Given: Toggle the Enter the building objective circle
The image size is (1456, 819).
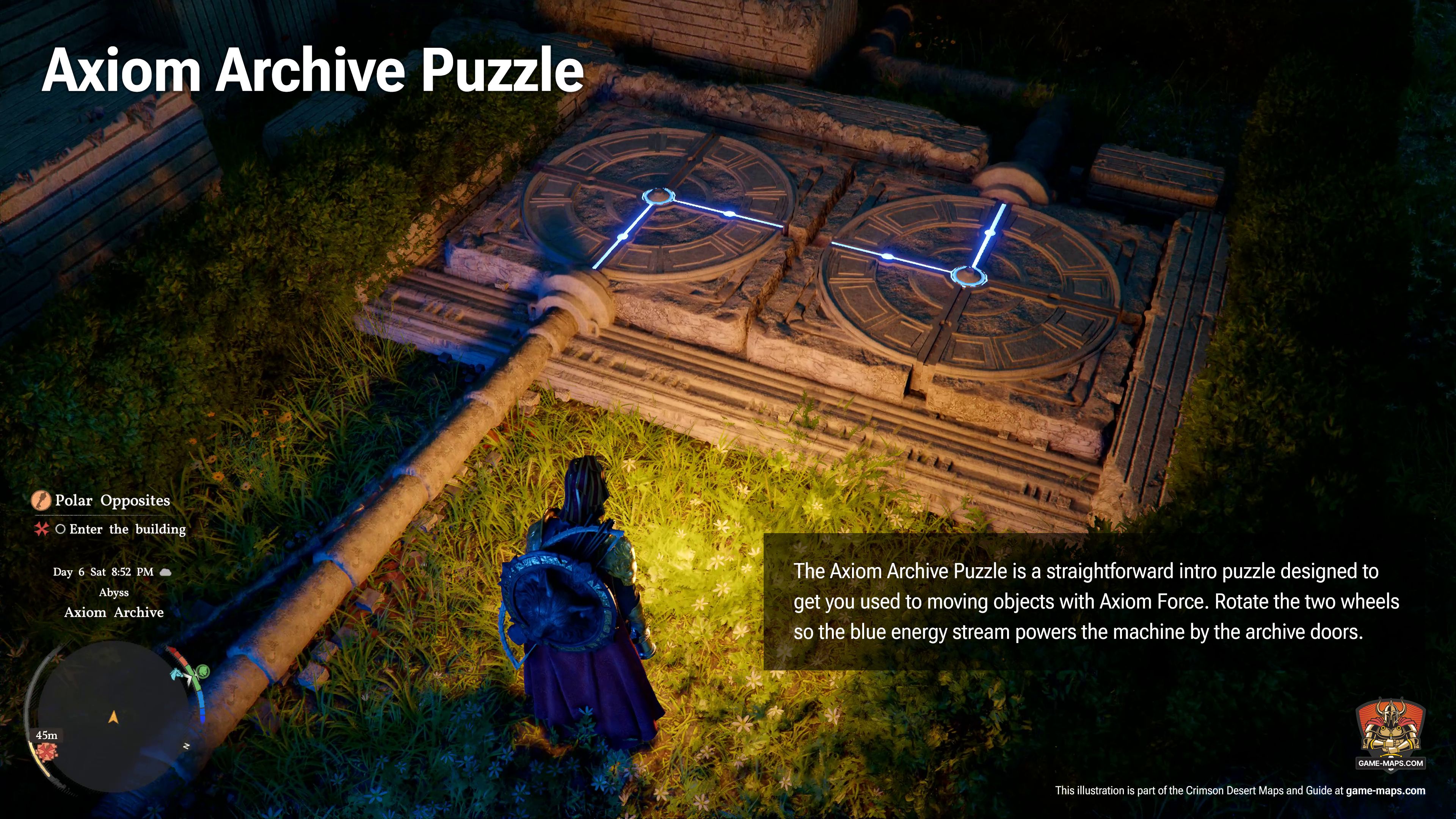Looking at the screenshot, I should pyautogui.click(x=61, y=530).
